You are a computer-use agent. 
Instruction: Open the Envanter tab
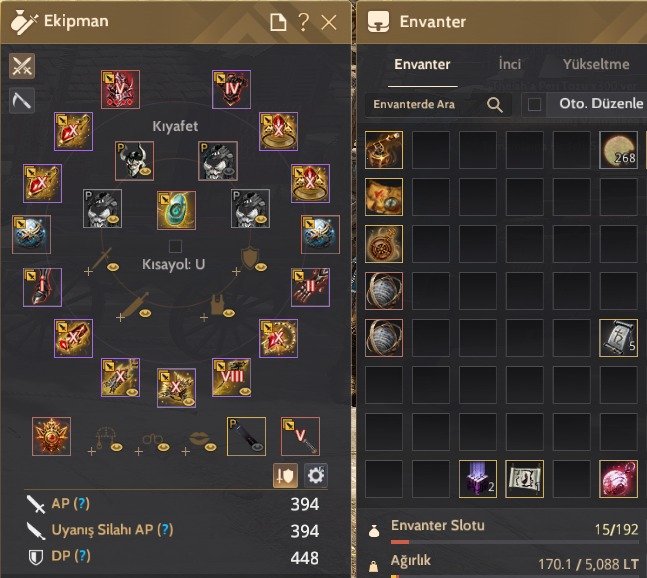pyautogui.click(x=422, y=64)
